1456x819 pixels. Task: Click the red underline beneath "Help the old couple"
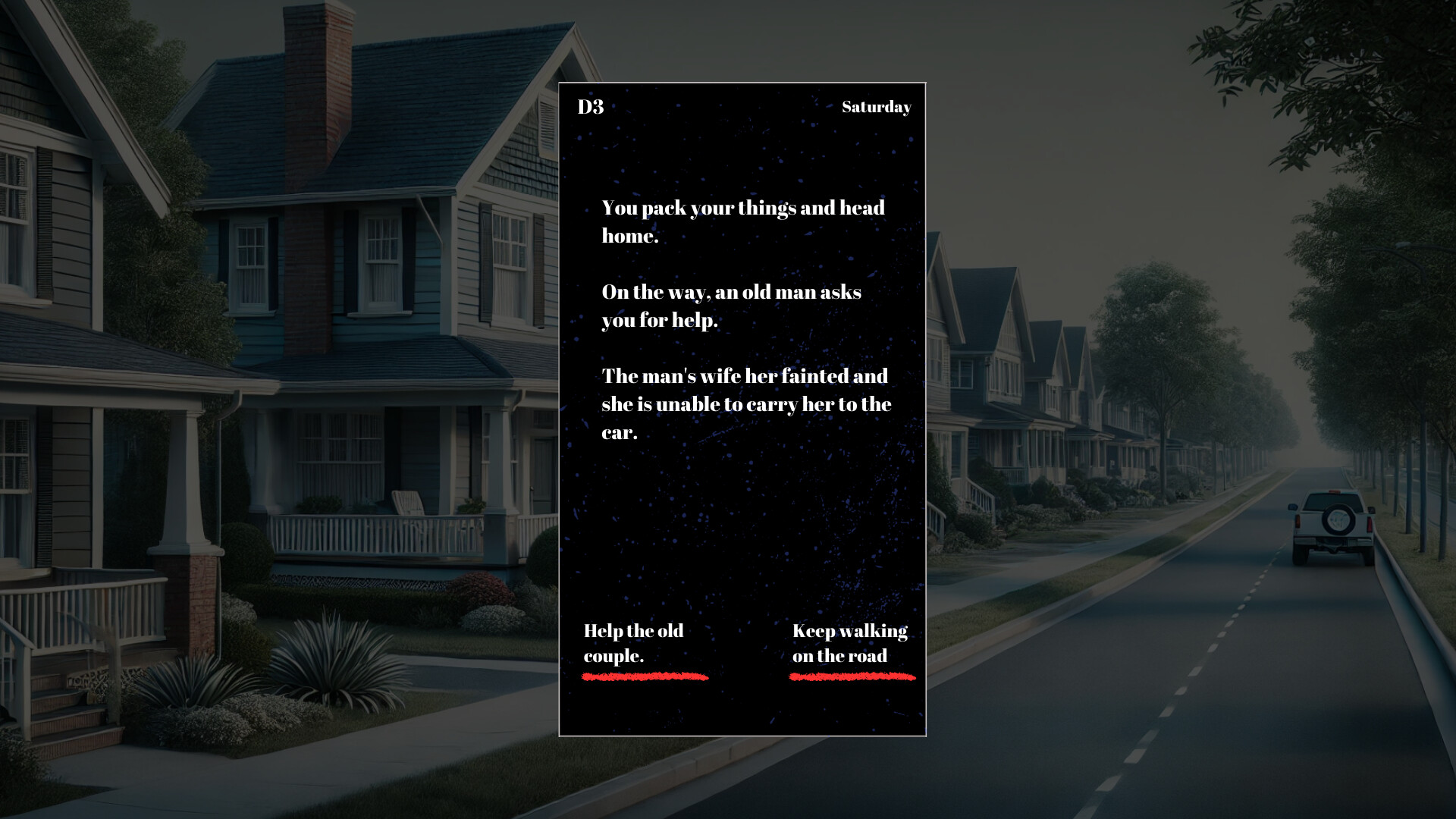click(645, 676)
